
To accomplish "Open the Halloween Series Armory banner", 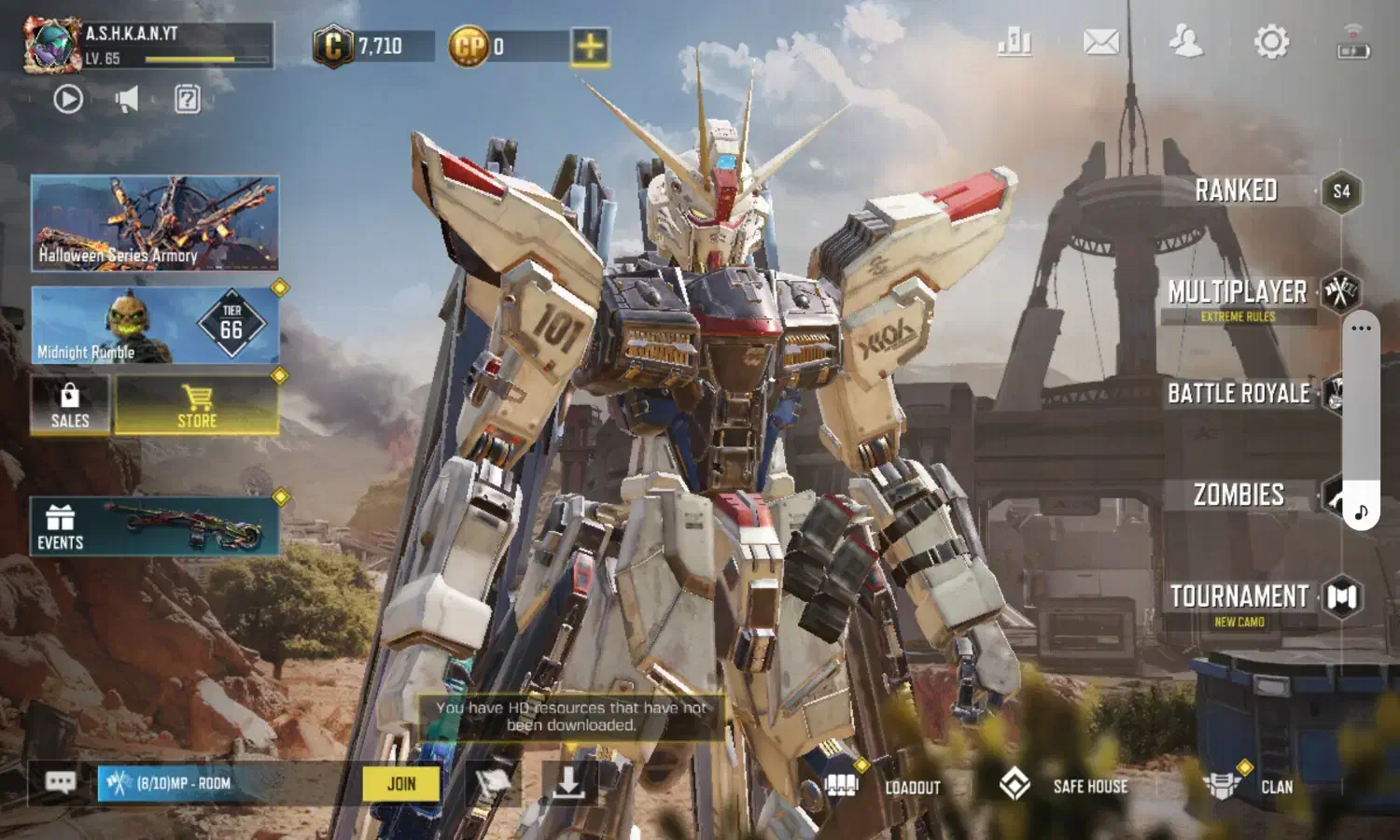I will click(x=155, y=224).
